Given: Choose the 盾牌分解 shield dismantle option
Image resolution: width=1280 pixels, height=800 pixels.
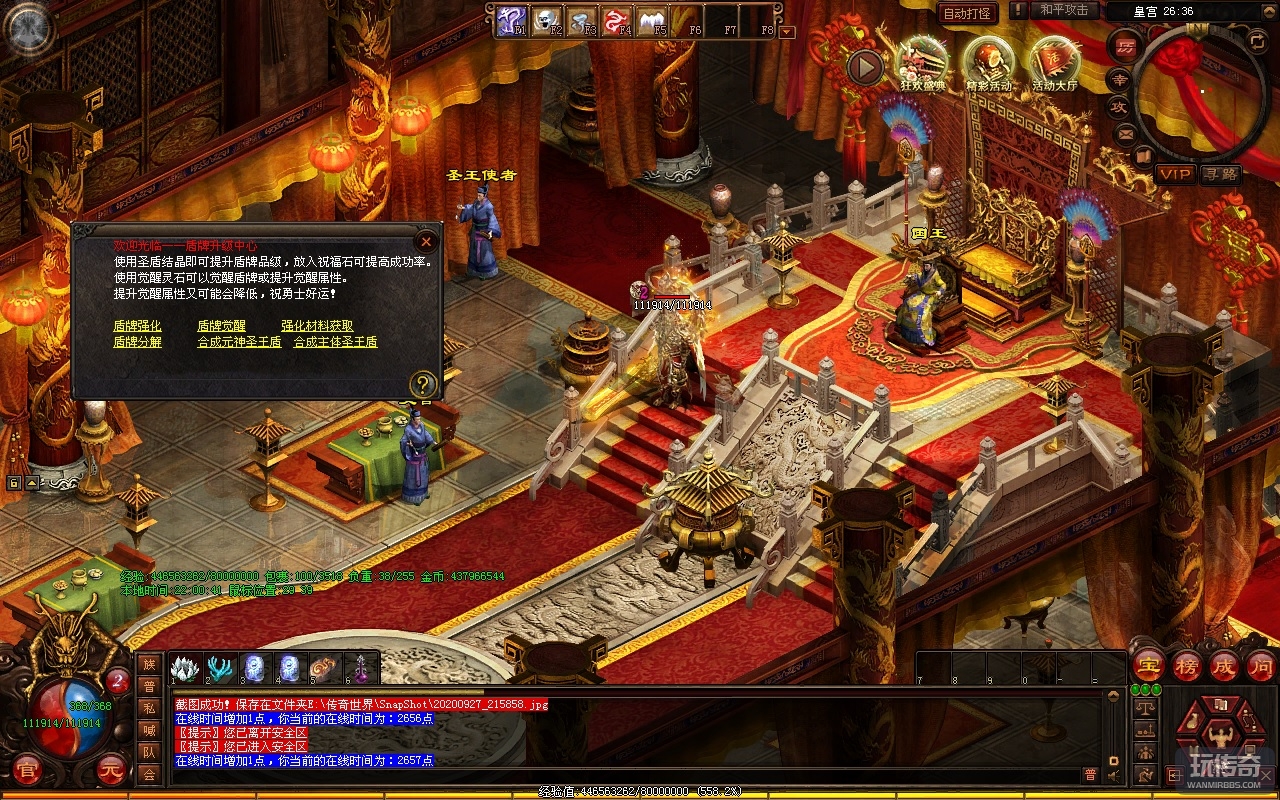Looking at the screenshot, I should [137, 342].
